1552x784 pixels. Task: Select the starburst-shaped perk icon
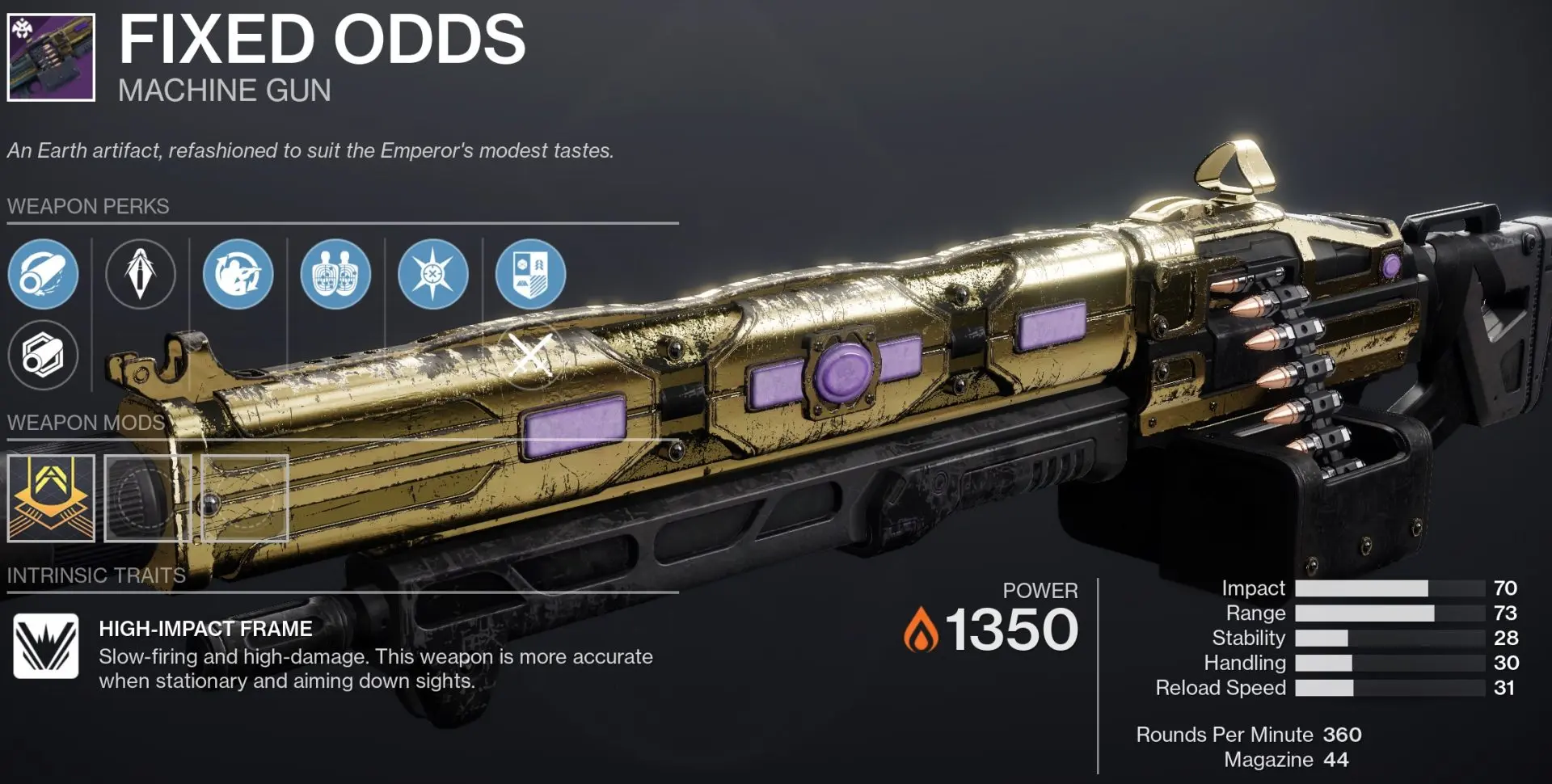pos(432,274)
